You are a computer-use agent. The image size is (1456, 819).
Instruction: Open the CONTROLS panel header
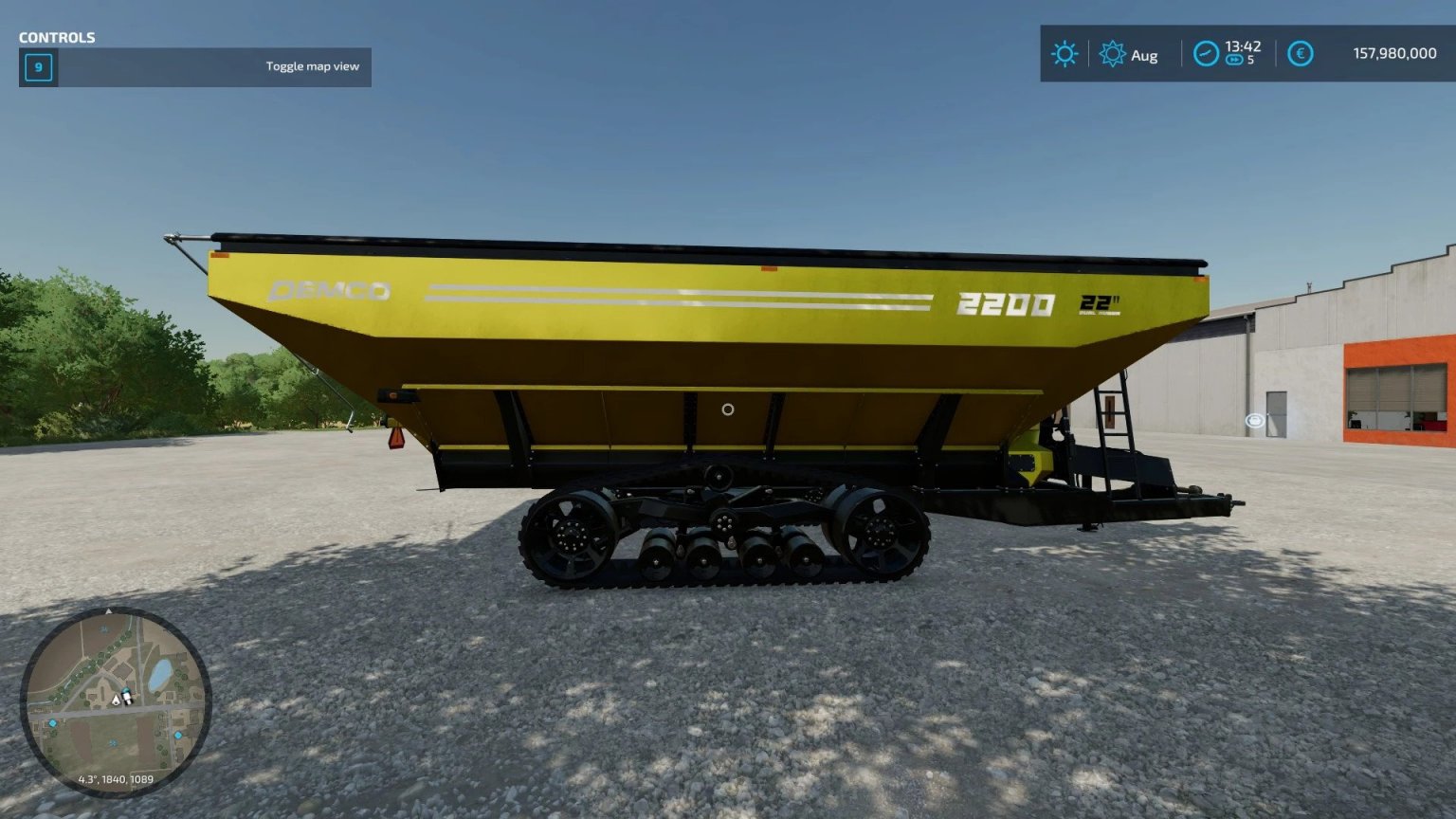point(56,38)
